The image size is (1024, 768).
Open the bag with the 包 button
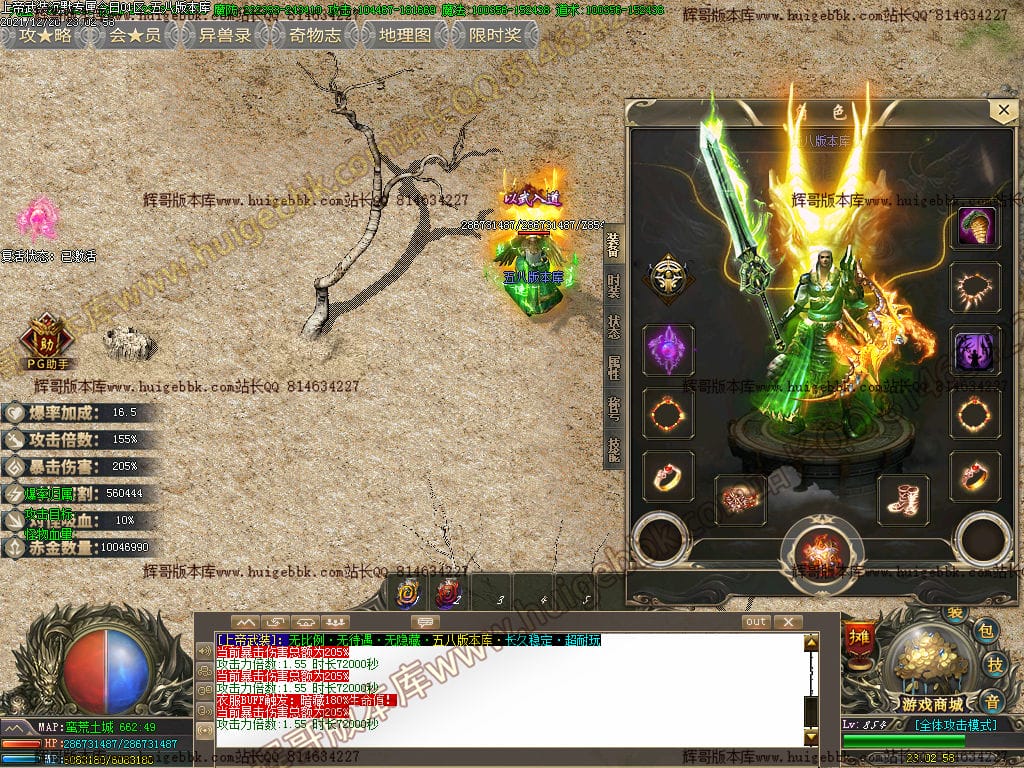pos(986,629)
